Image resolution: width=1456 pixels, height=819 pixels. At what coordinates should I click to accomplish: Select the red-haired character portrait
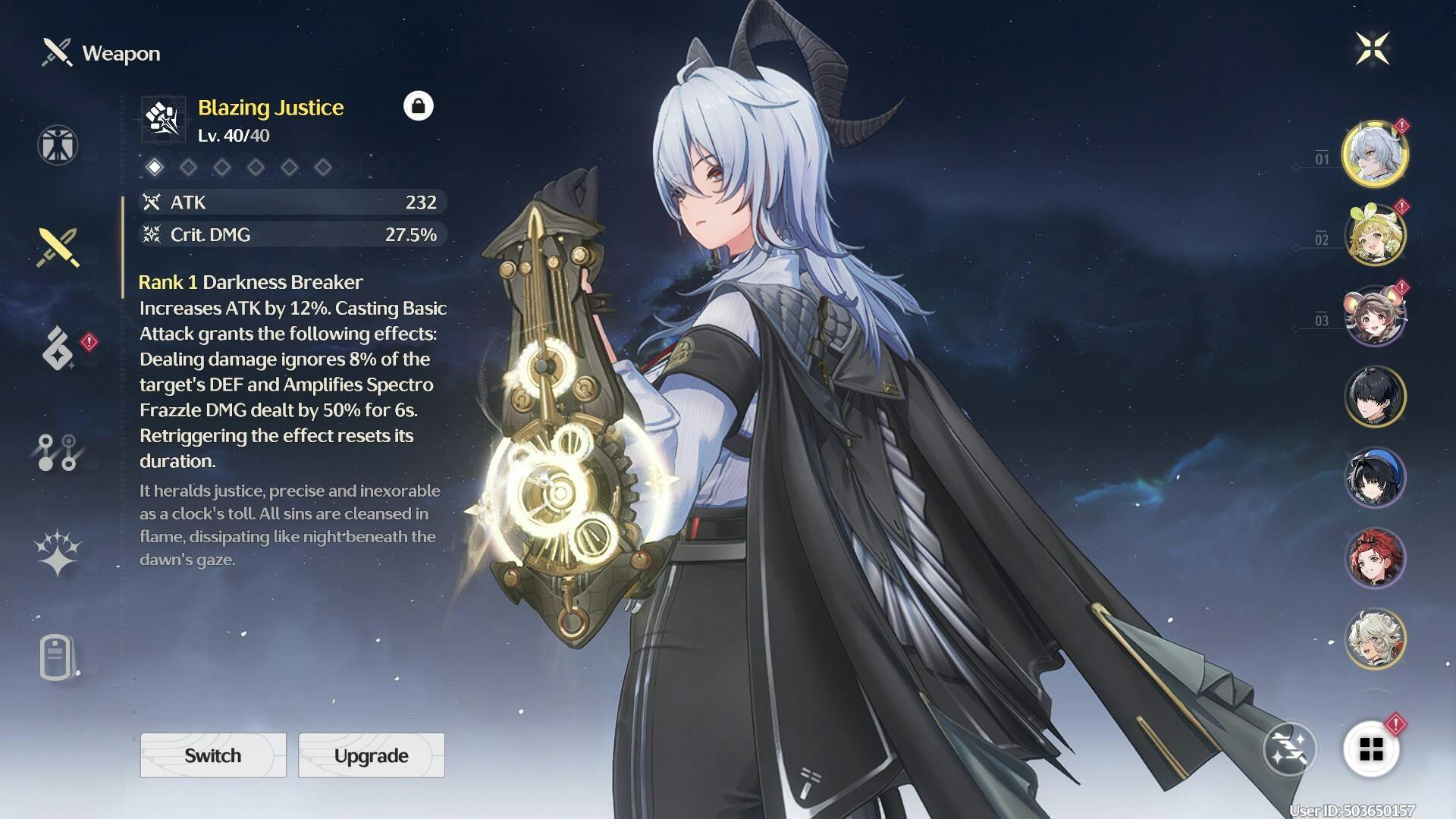coord(1375,558)
